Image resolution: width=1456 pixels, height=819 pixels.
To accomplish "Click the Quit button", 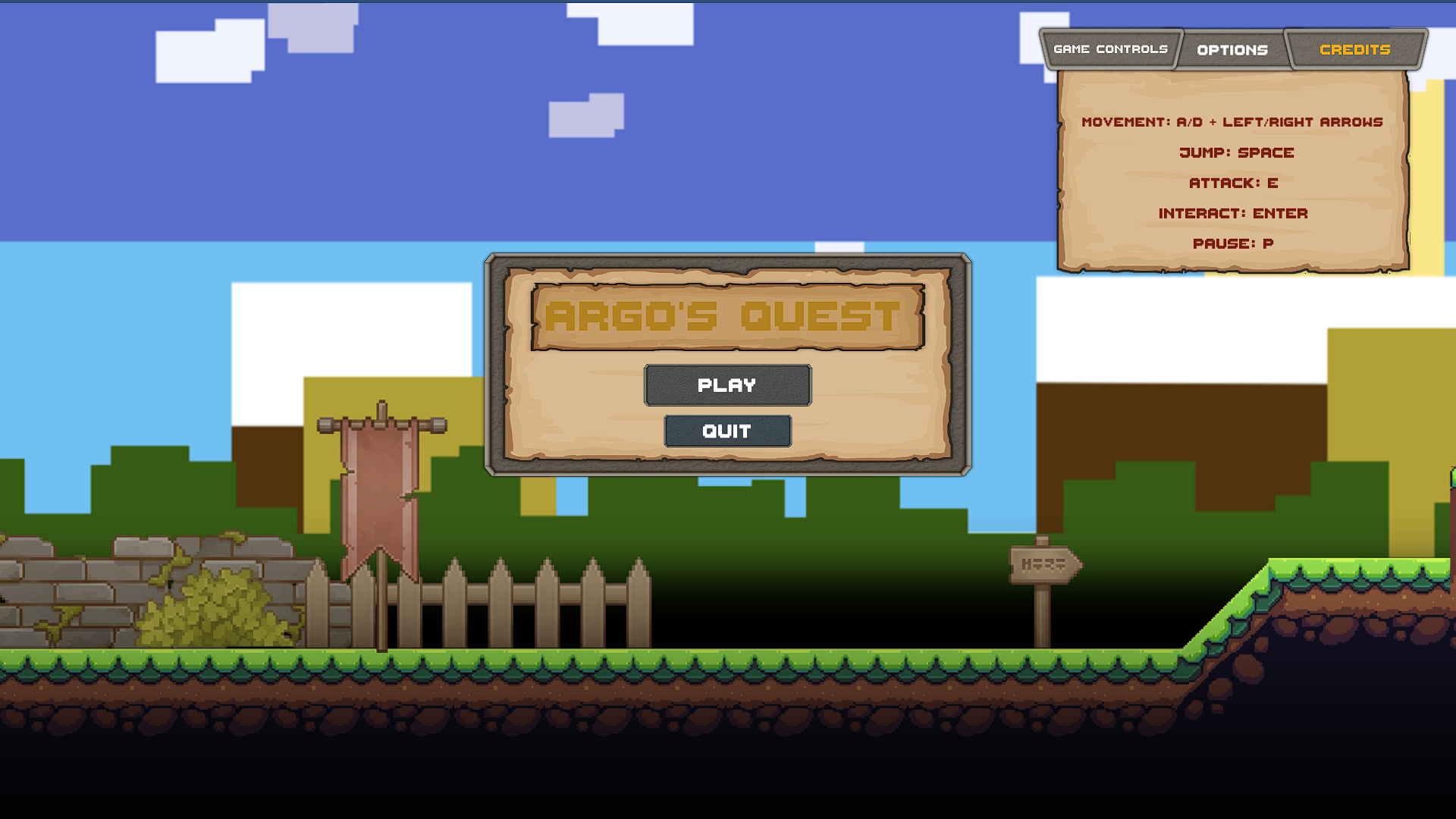I will click(x=727, y=431).
